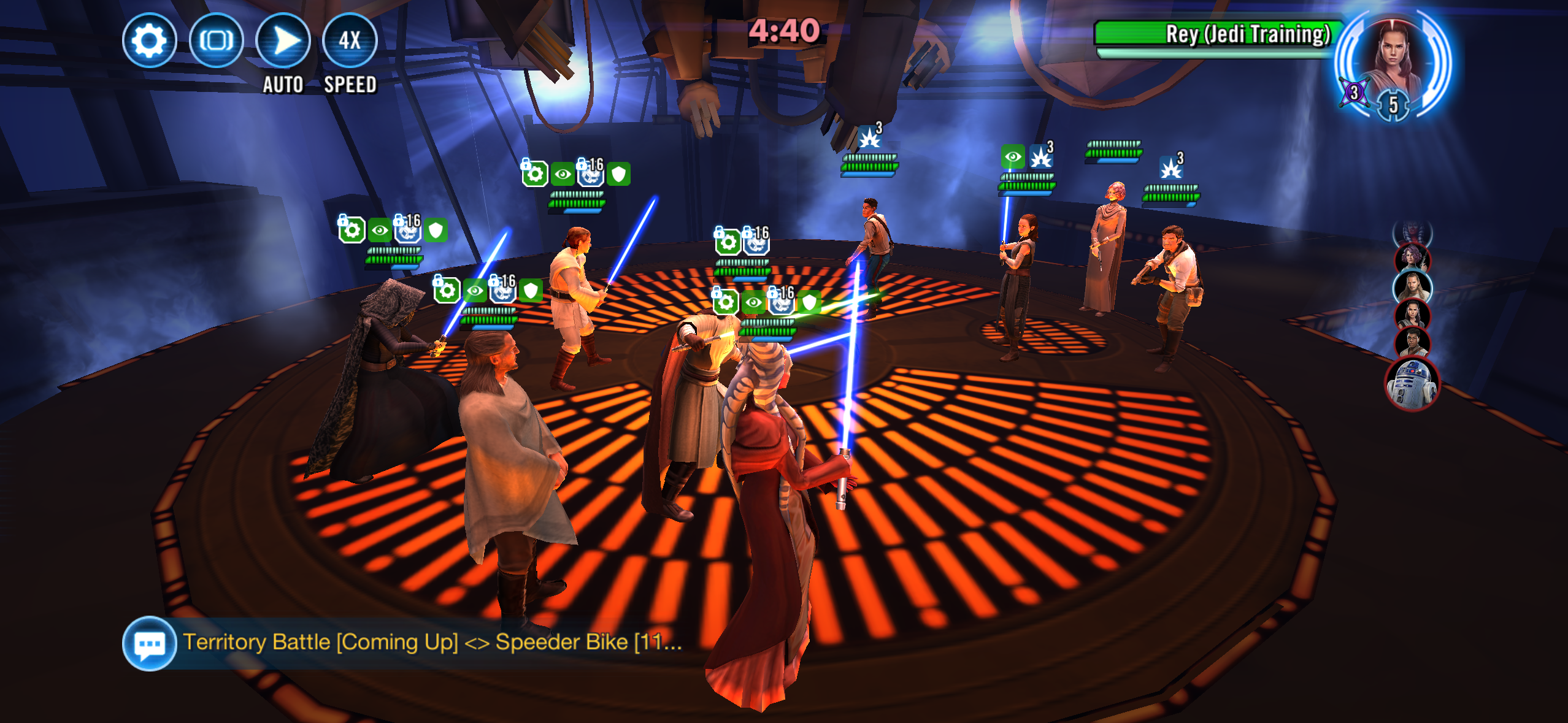
Task: Toggle the camera view button
Action: [216, 41]
